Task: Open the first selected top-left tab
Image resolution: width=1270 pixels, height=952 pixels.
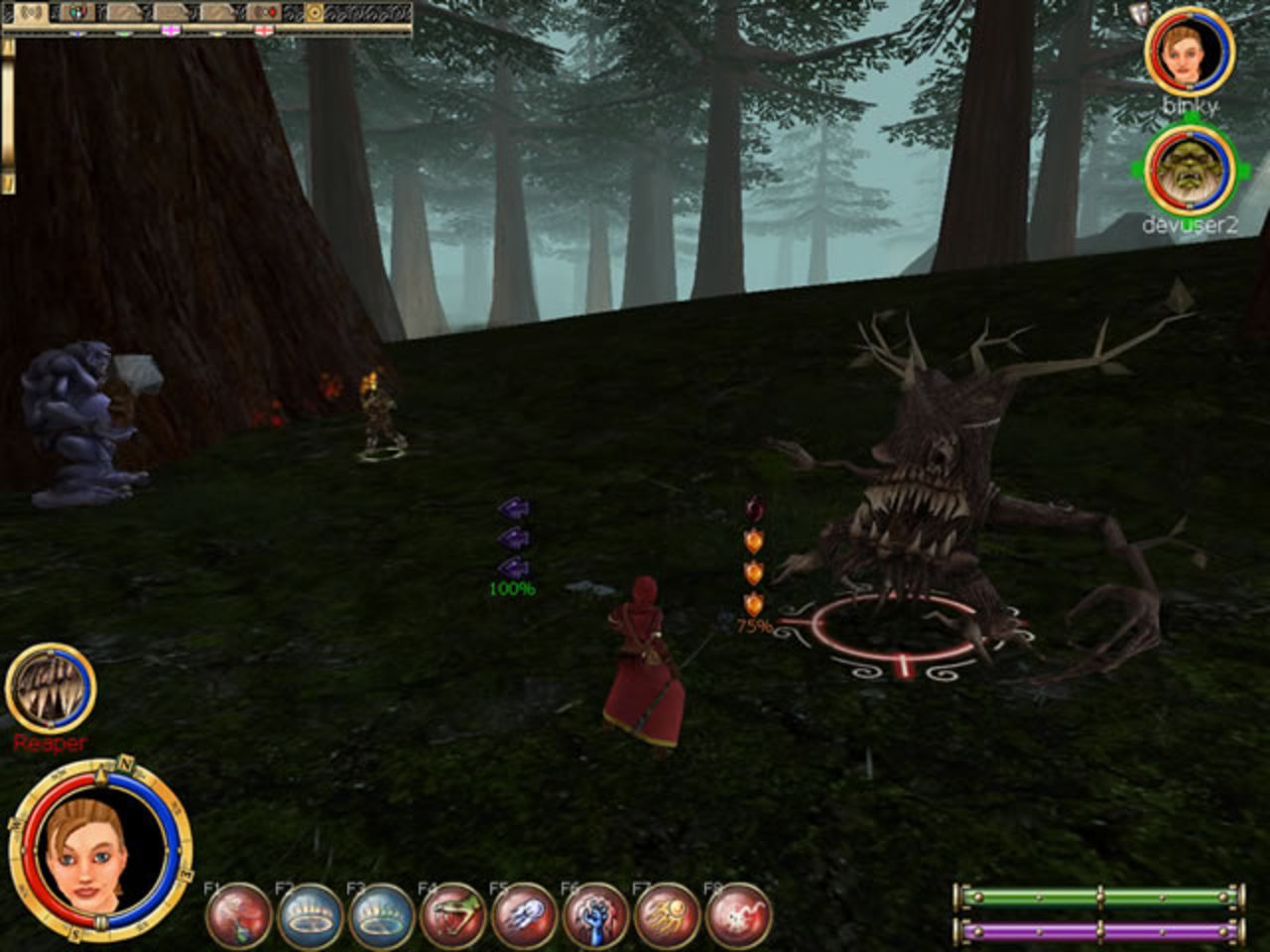Action: click(30, 12)
